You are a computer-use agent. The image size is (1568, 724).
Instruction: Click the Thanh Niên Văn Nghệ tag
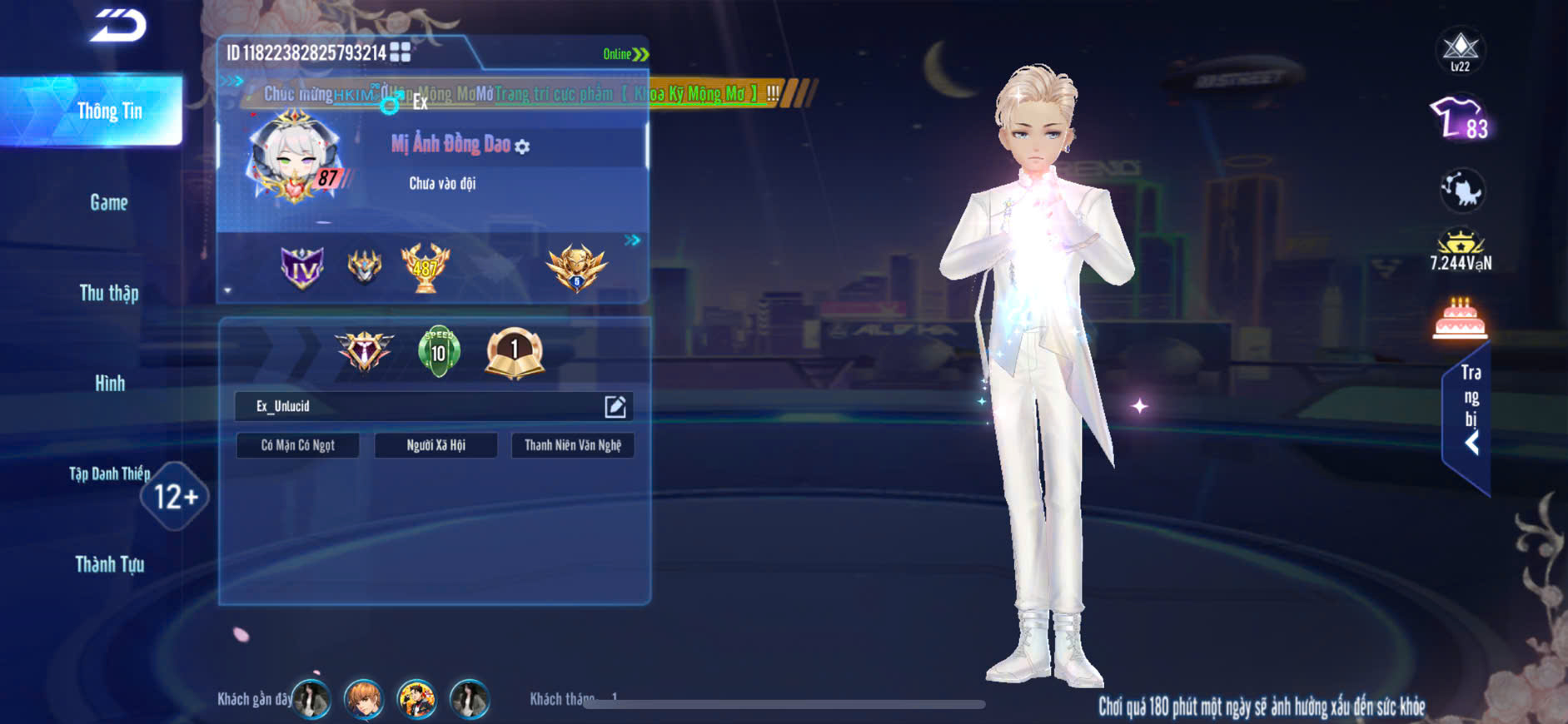[573, 445]
